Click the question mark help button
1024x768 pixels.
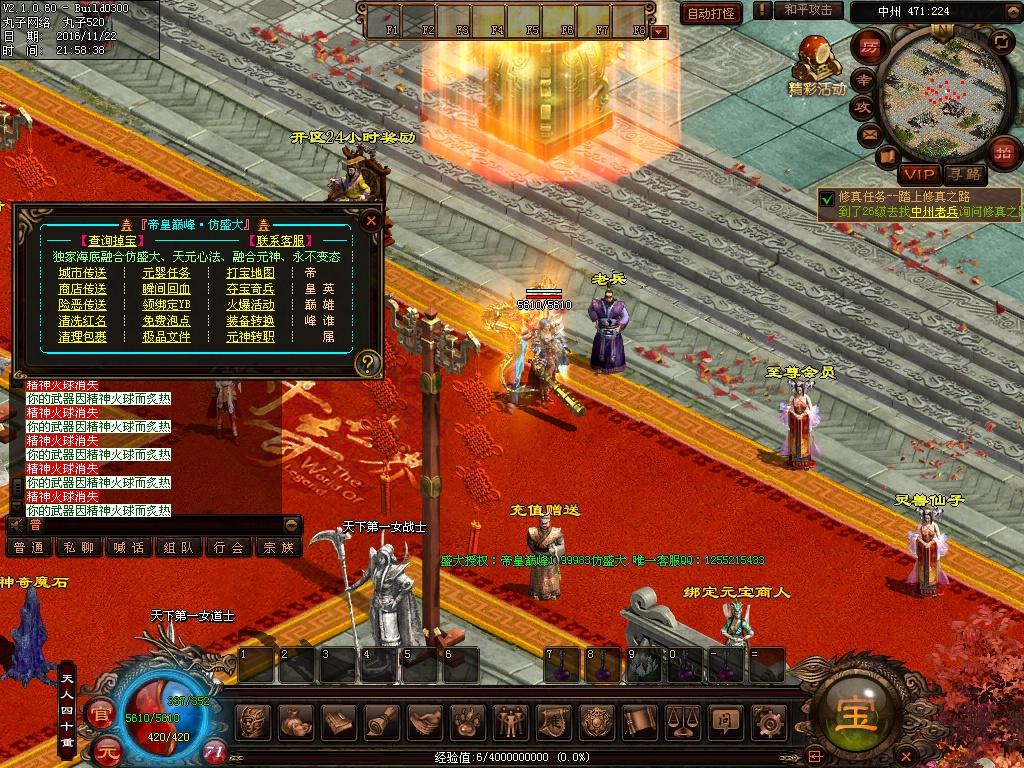click(x=368, y=362)
